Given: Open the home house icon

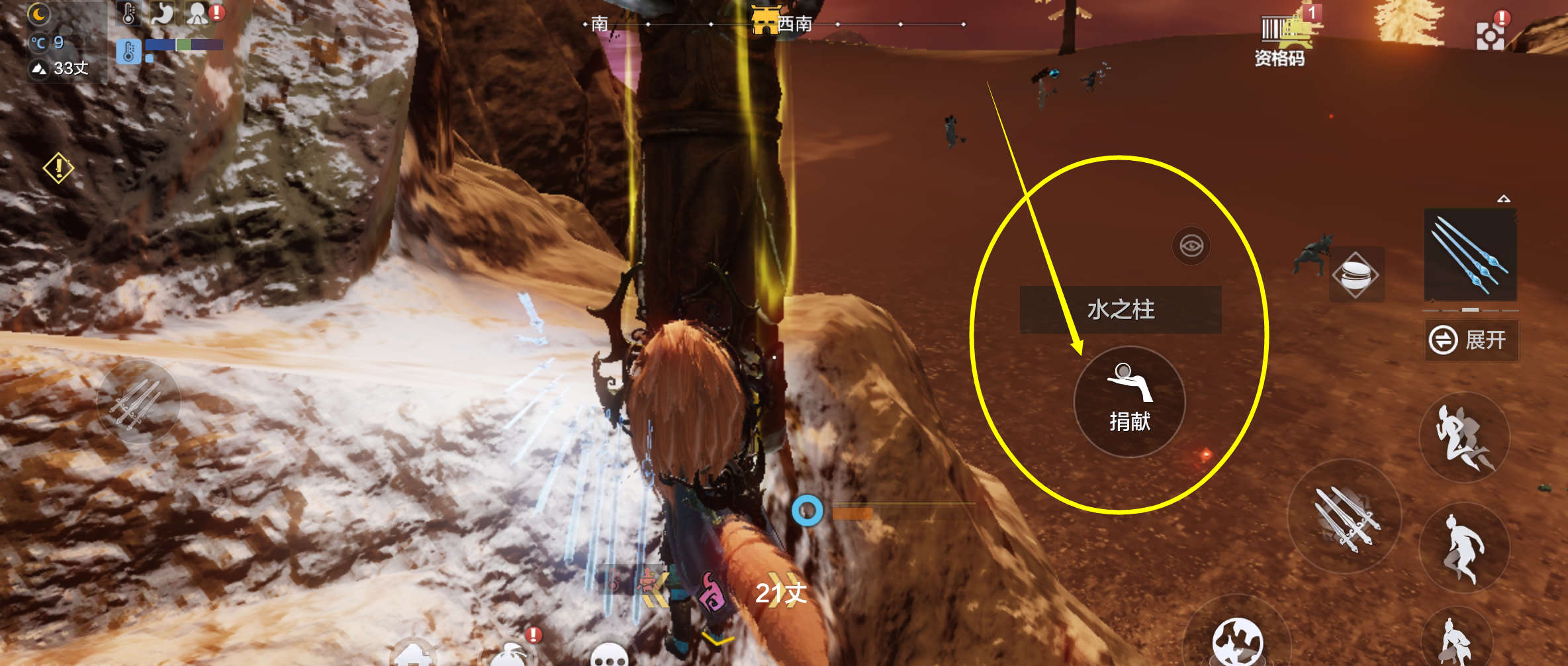Looking at the screenshot, I should 414,654.
